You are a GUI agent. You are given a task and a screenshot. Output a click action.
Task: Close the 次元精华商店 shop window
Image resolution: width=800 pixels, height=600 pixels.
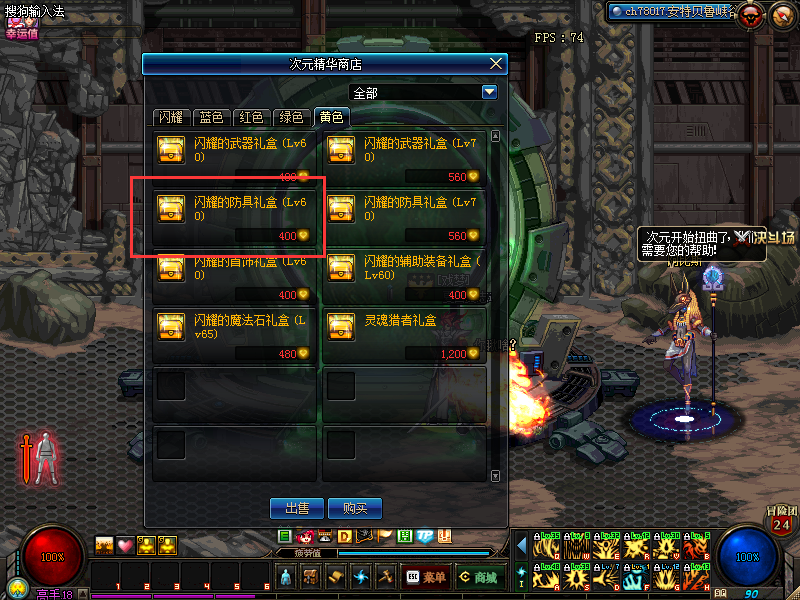pyautogui.click(x=495, y=64)
